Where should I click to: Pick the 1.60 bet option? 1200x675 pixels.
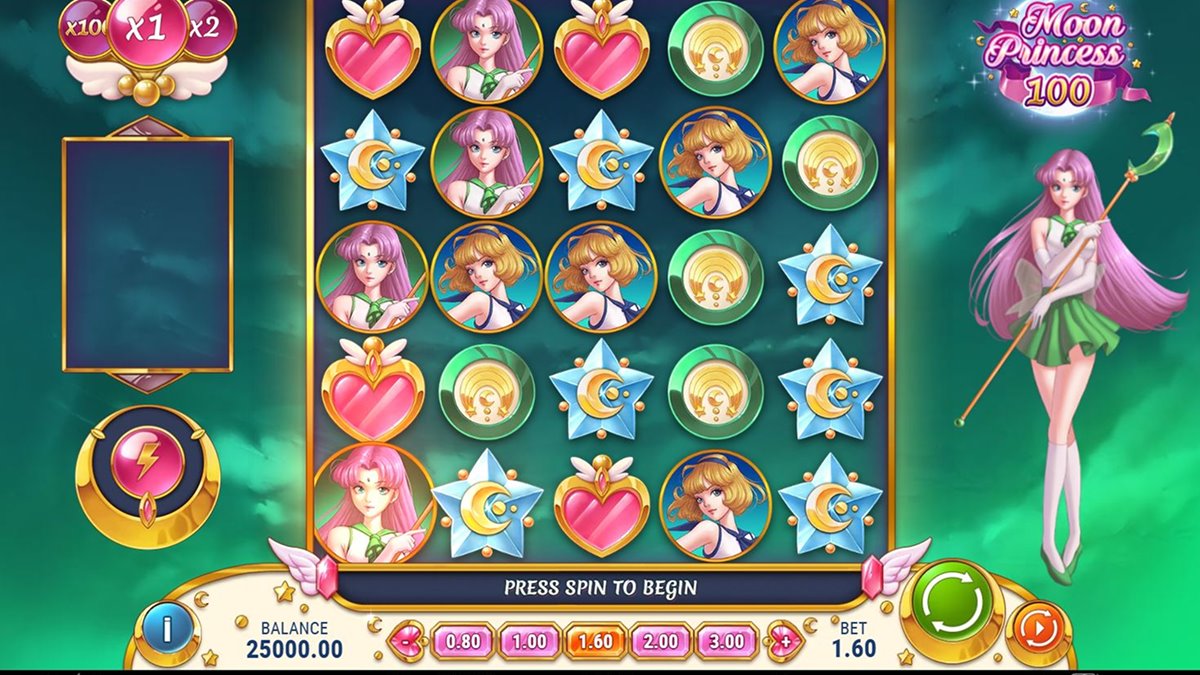(x=594, y=640)
